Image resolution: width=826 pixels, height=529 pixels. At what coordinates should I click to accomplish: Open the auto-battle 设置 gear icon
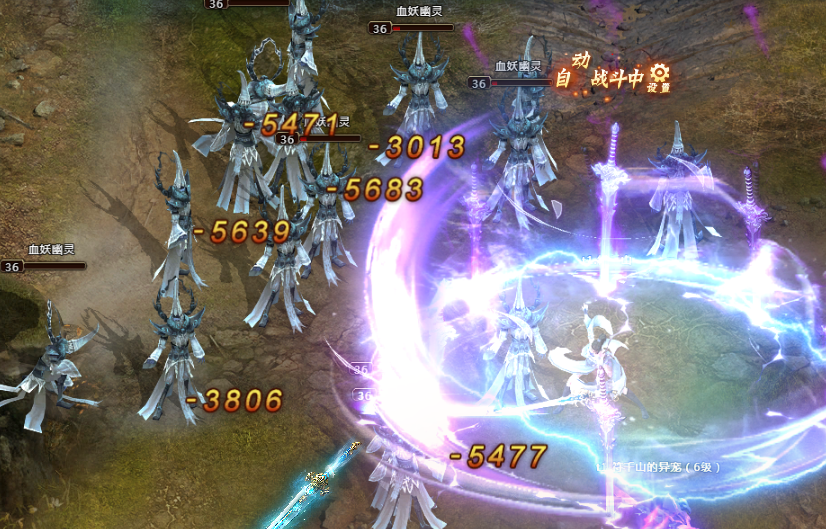coord(658,74)
